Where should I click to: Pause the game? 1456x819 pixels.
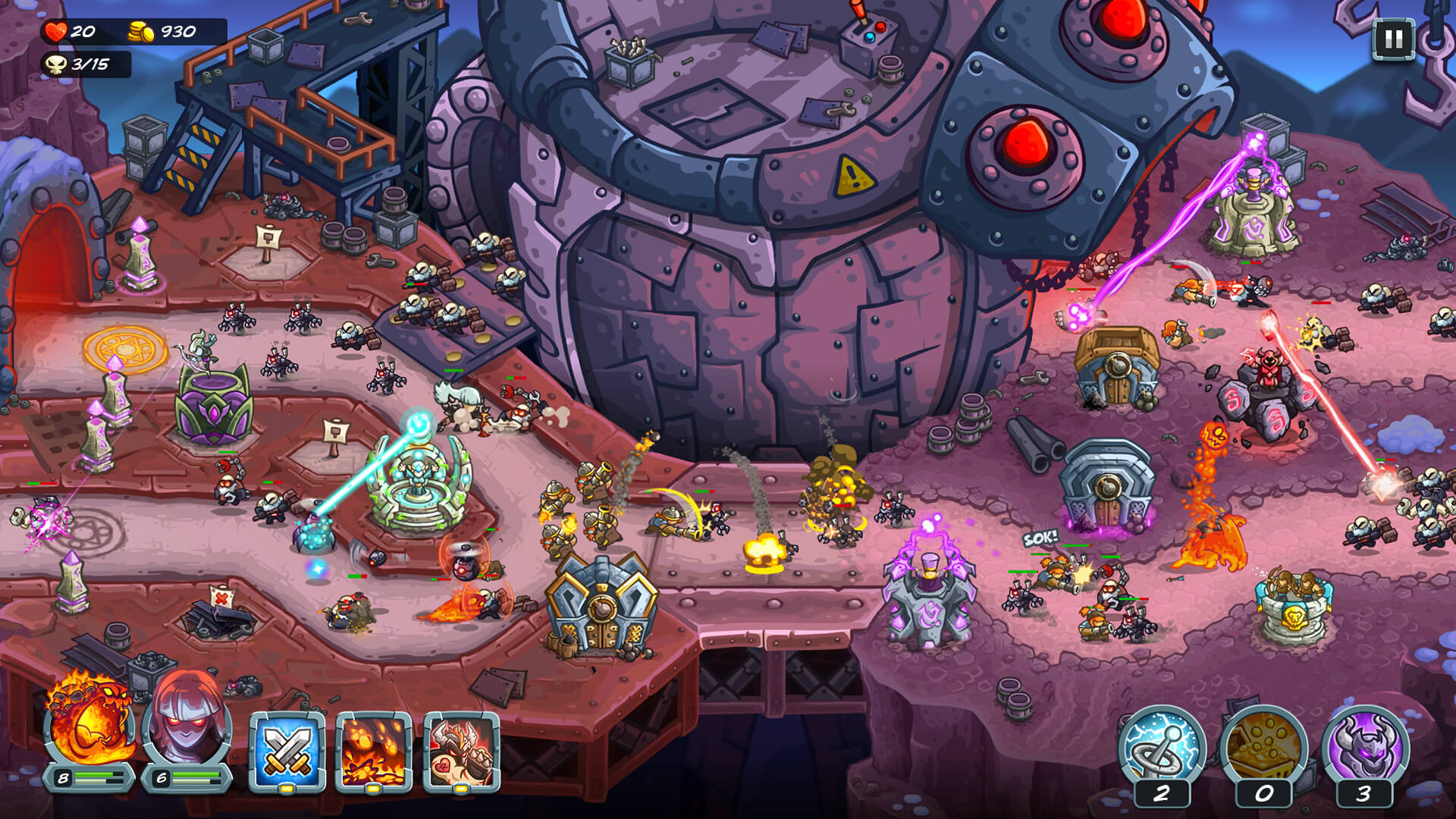tap(1394, 39)
